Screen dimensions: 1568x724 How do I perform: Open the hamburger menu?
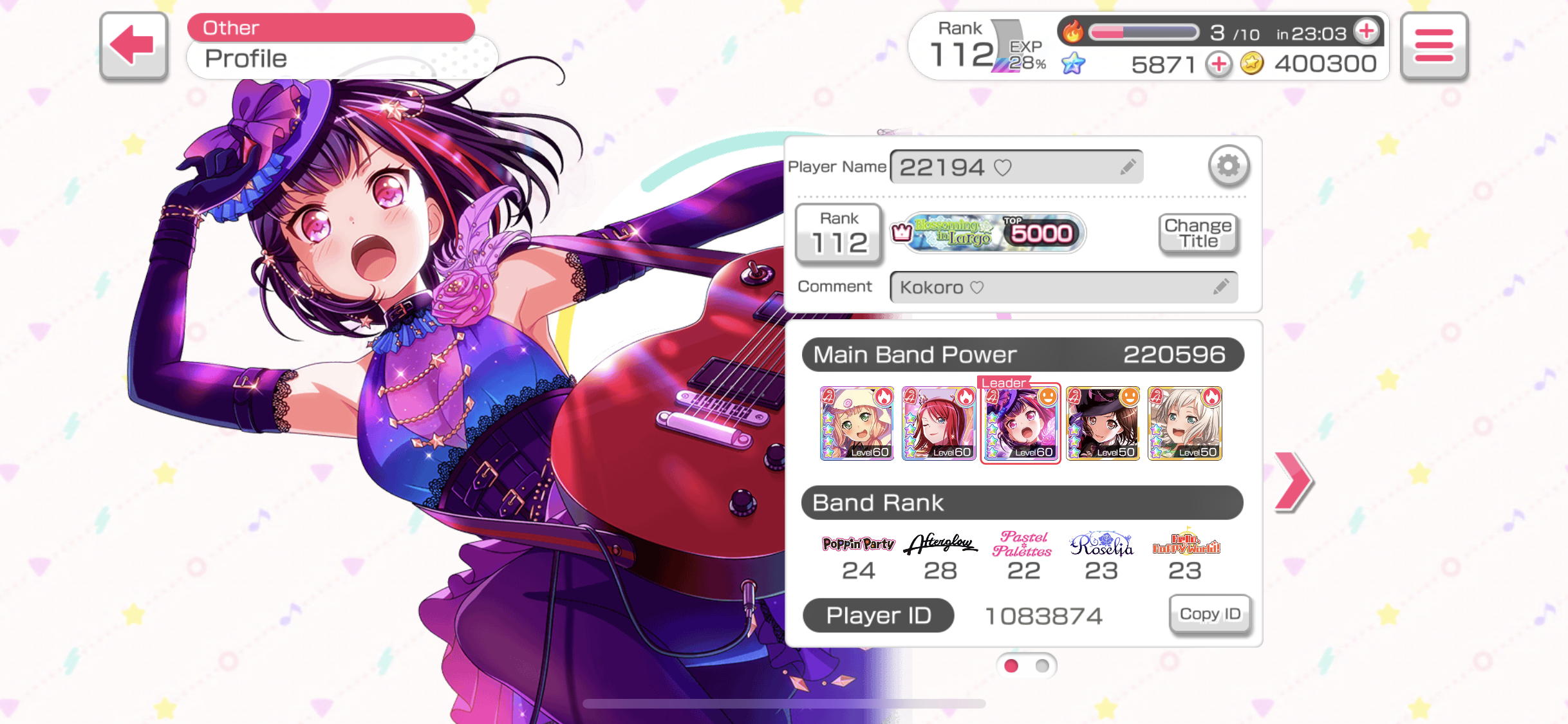[1433, 46]
